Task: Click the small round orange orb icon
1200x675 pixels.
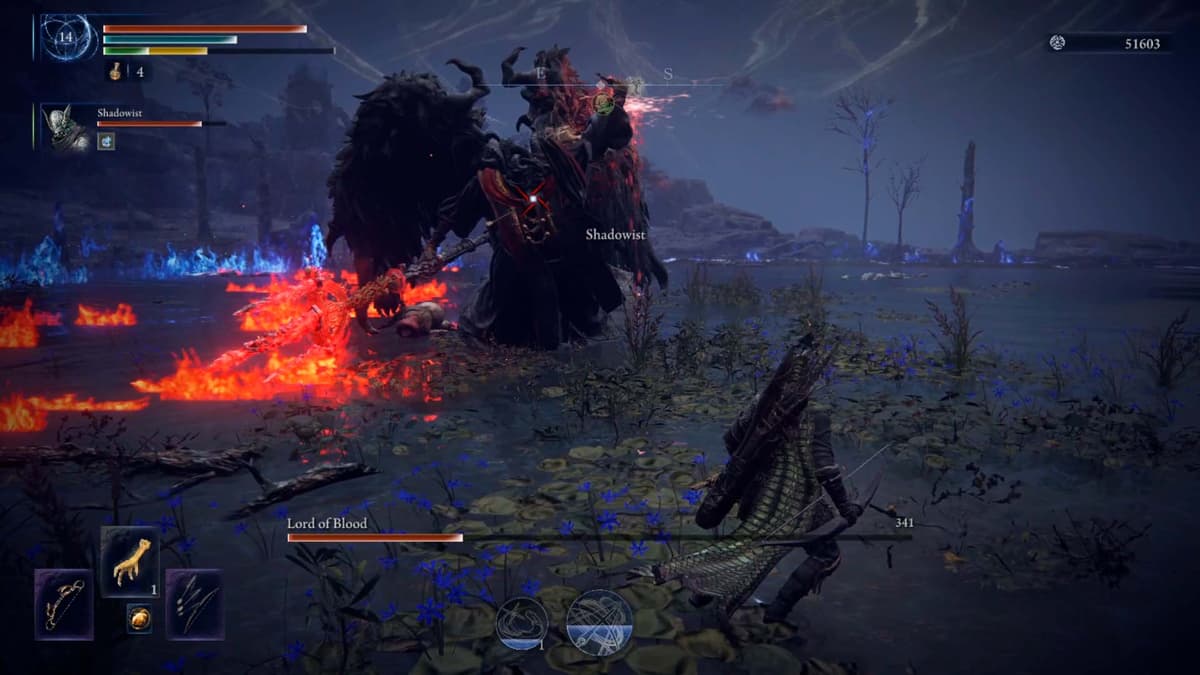Action: (138, 619)
